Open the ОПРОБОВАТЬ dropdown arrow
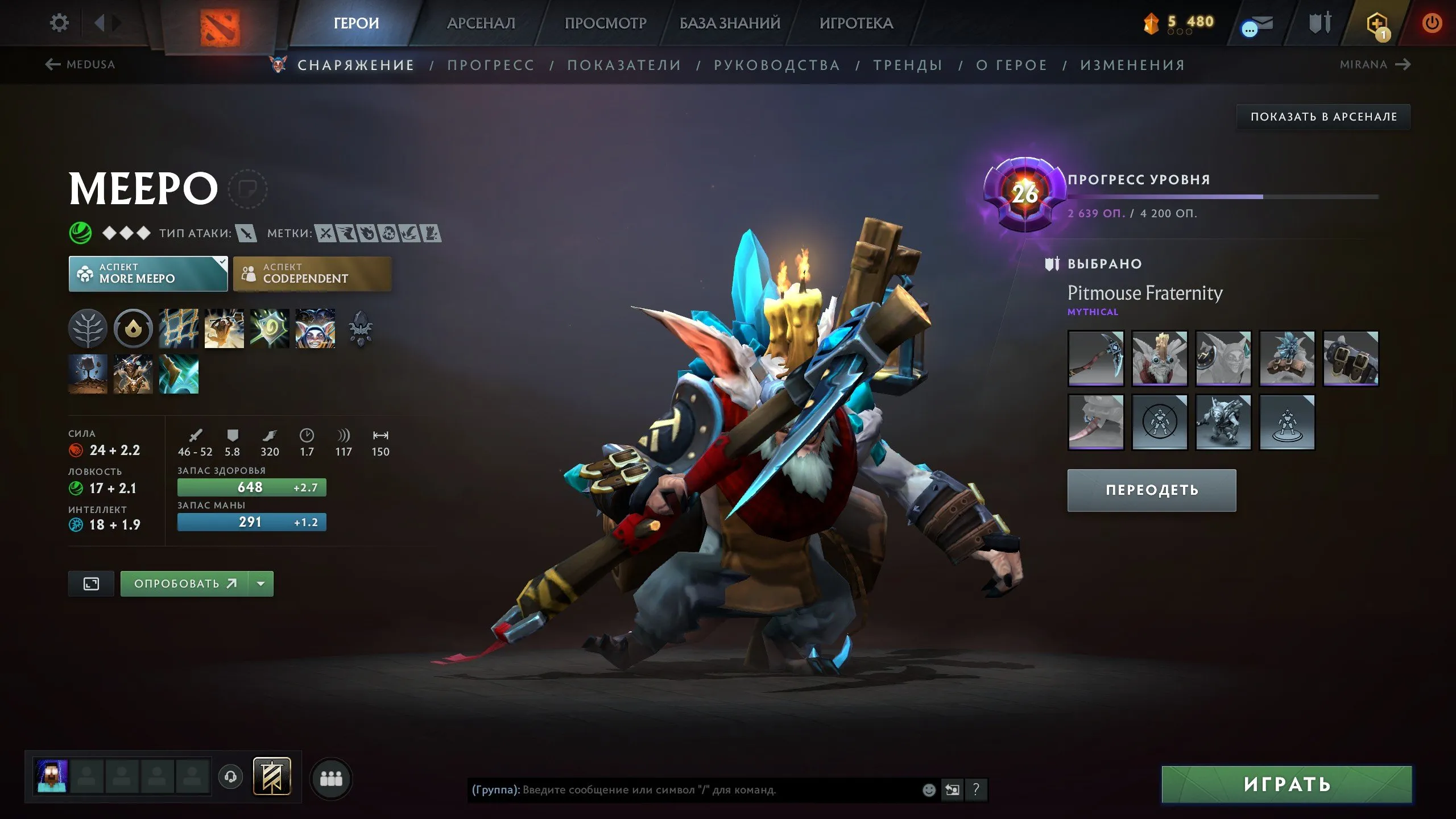Screen dimensions: 1456x819 [261, 583]
